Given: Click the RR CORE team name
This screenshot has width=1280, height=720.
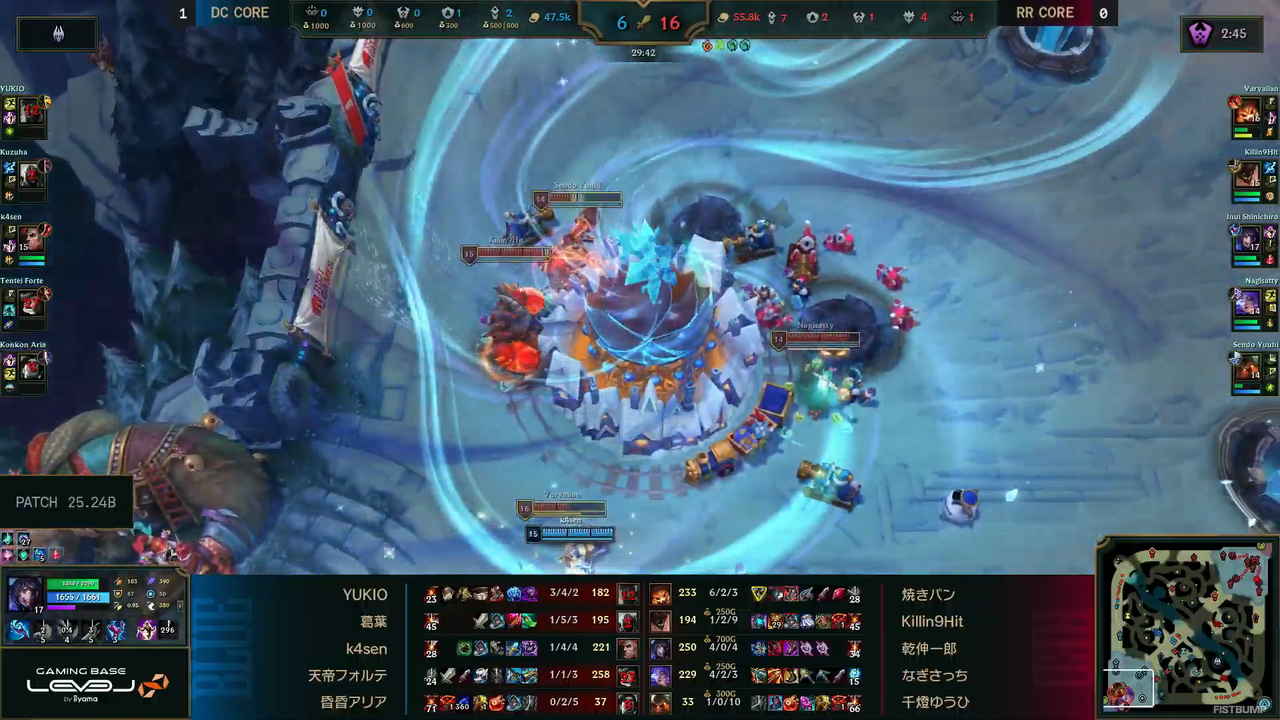Looking at the screenshot, I should tap(1044, 13).
